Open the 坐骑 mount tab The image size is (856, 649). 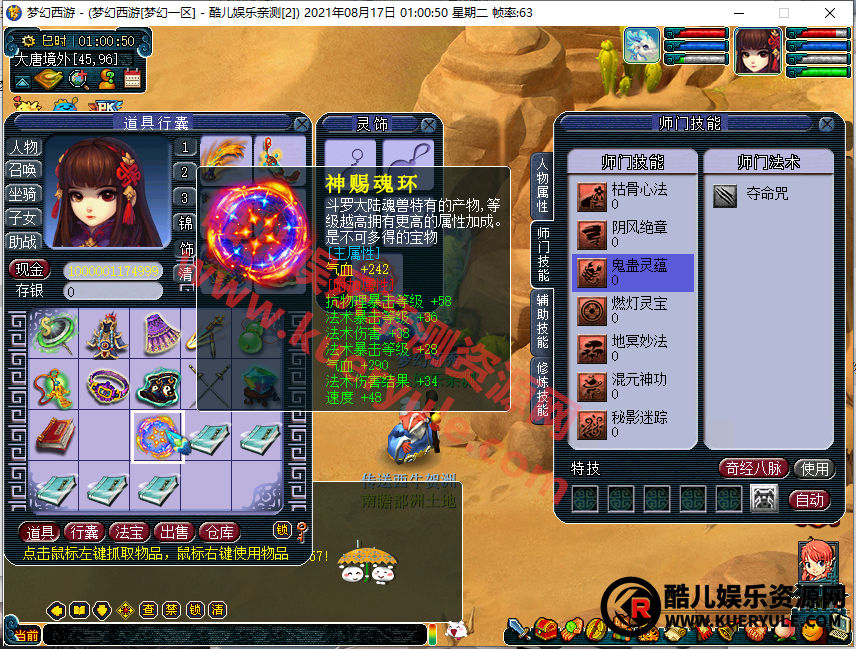point(23,194)
